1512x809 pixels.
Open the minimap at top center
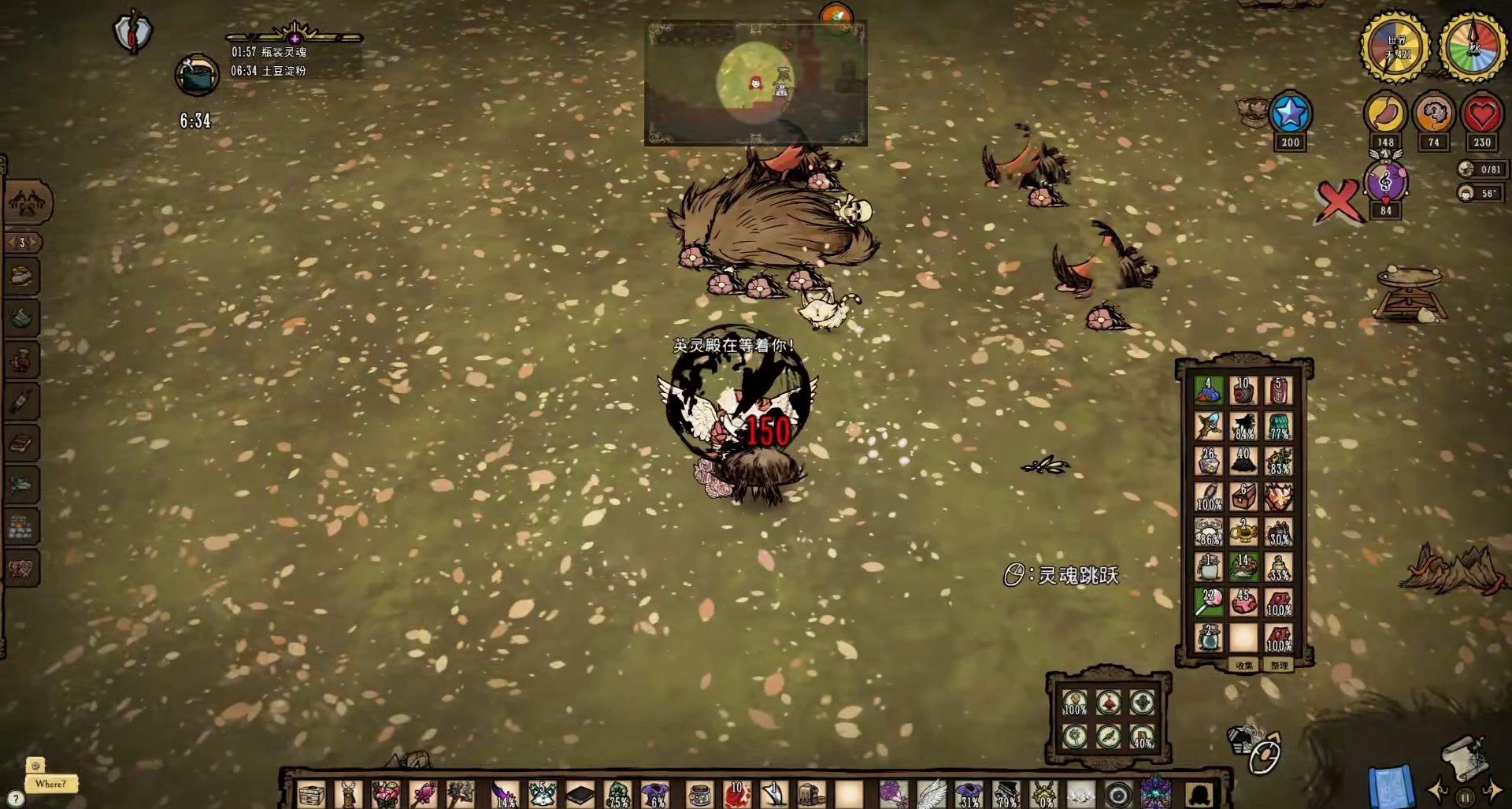pos(755,83)
